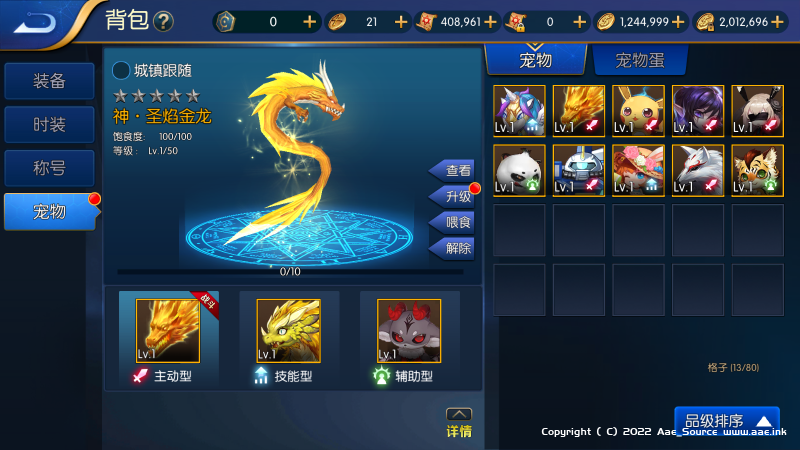800x450 pixels.
Task: Toggle the 城镇跟随 checkbox
Action: tap(121, 70)
